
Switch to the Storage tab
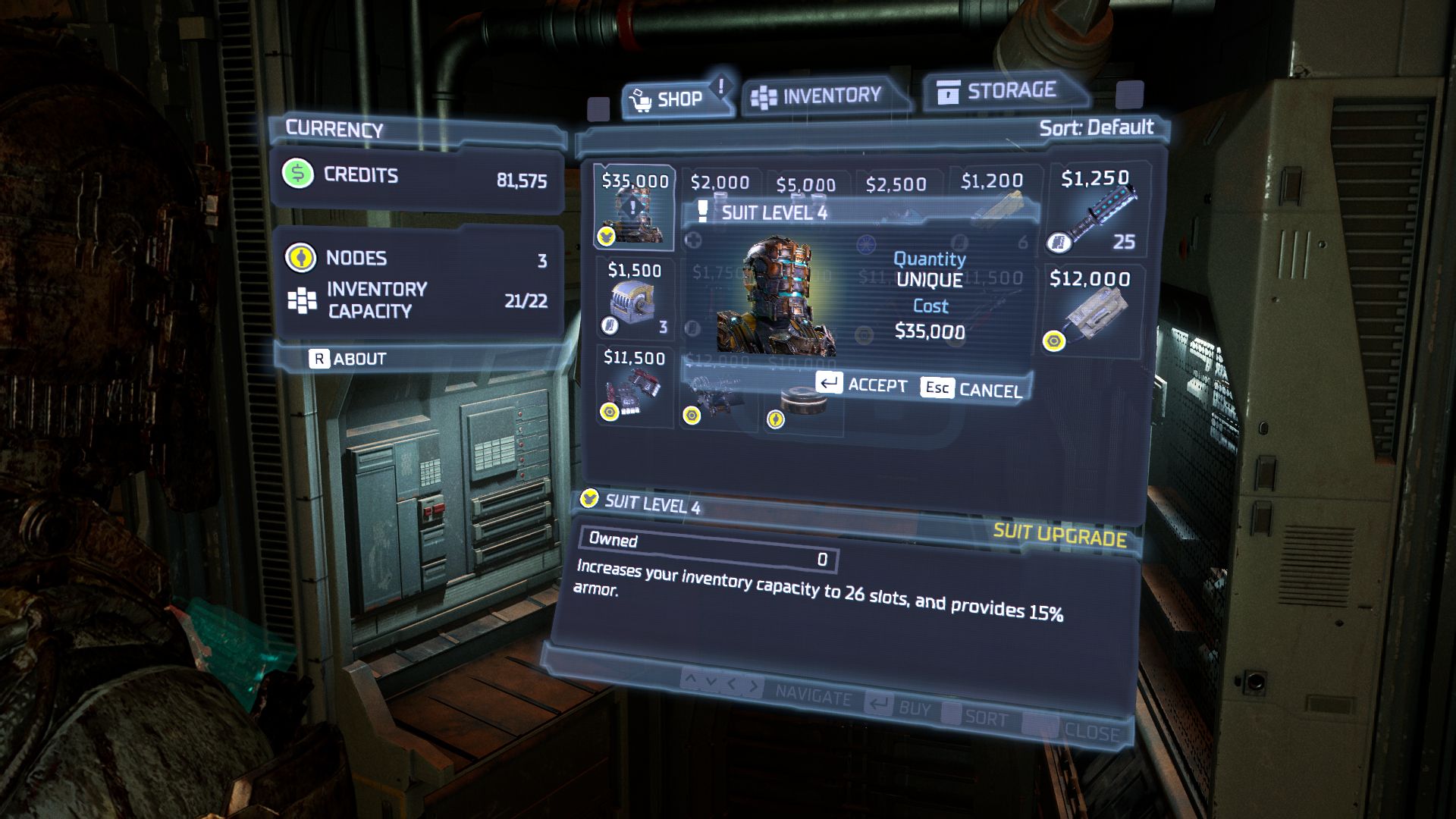[x=999, y=92]
